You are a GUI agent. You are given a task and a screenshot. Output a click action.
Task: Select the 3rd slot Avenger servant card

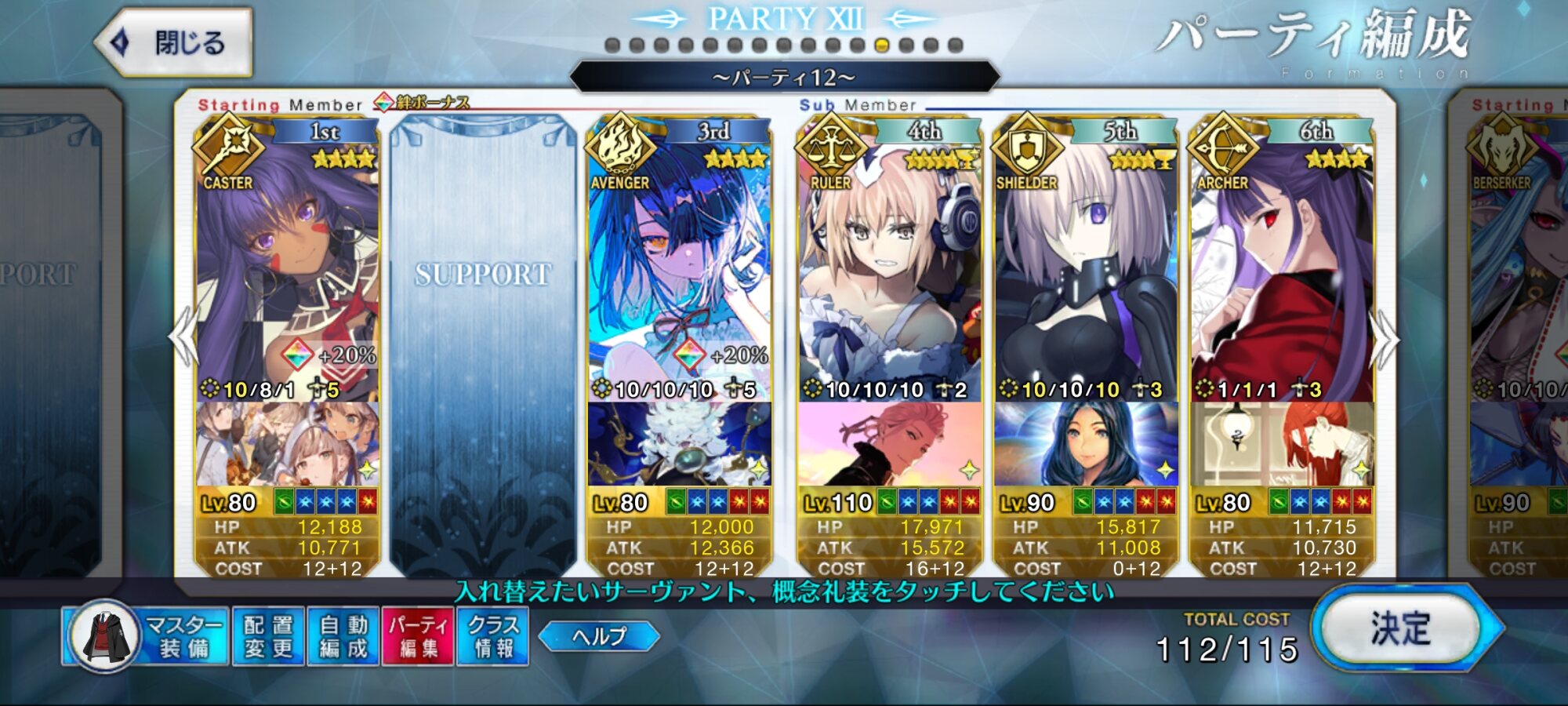coord(679,267)
